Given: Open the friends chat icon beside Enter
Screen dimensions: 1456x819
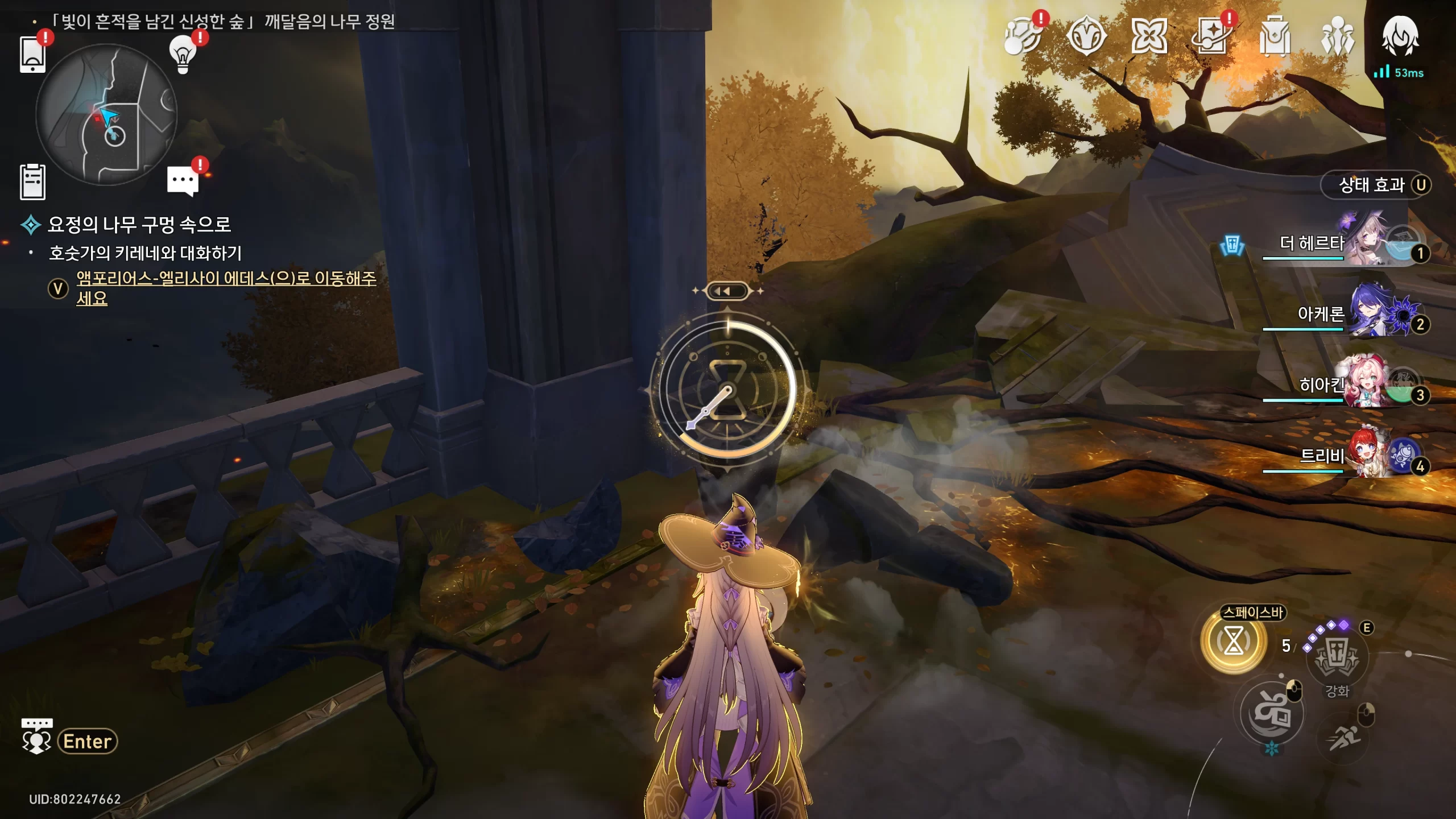Looking at the screenshot, I should [x=37, y=736].
